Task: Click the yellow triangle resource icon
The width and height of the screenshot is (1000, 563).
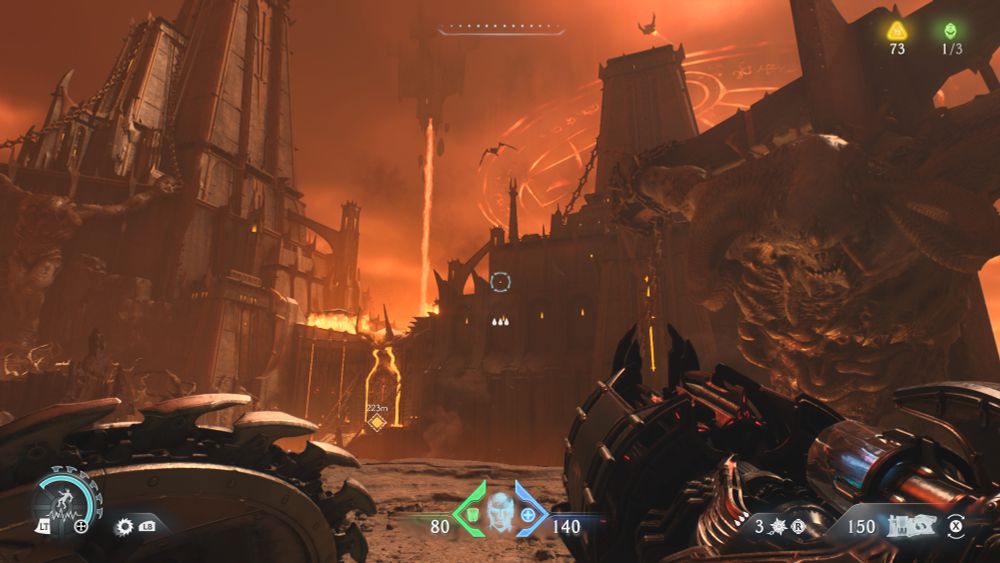Action: pyautogui.click(x=897, y=30)
